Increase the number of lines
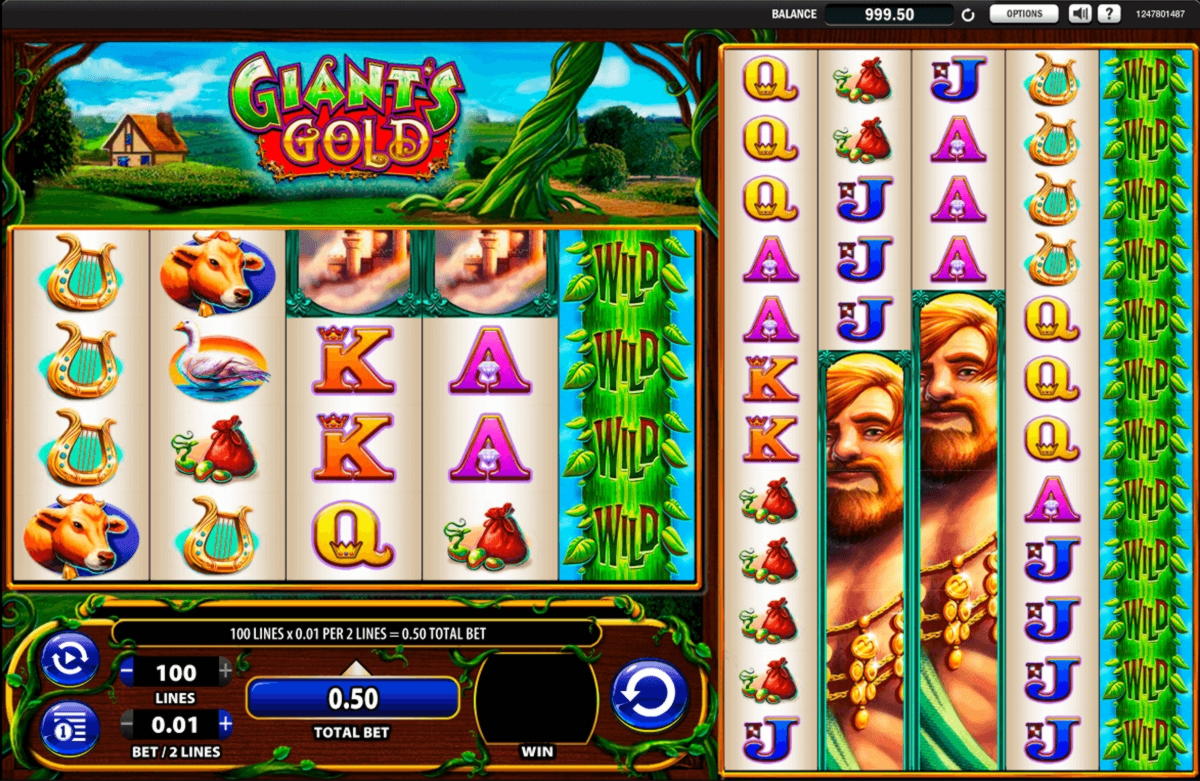The width and height of the screenshot is (1200, 781). coord(225,671)
